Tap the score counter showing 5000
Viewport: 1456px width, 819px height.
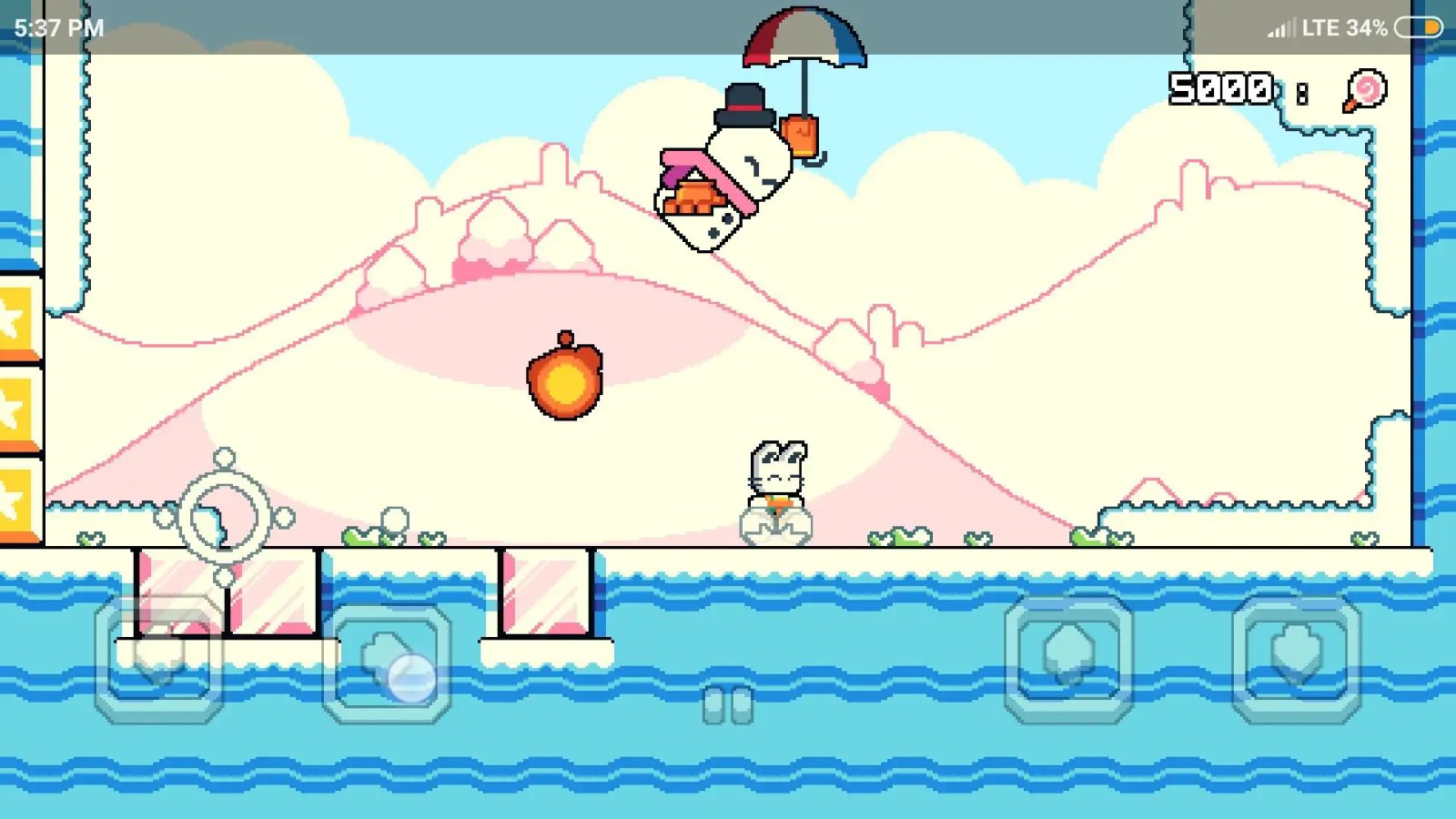(1219, 88)
